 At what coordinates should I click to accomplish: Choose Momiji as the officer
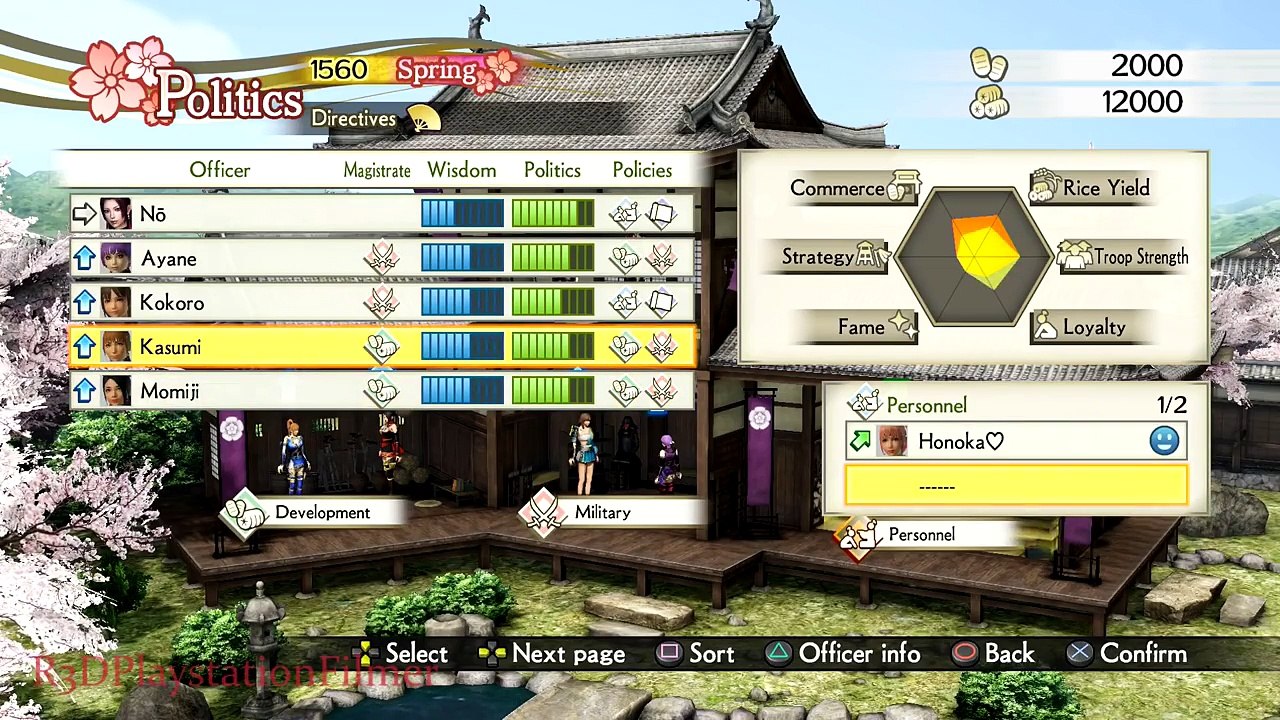tap(380, 391)
